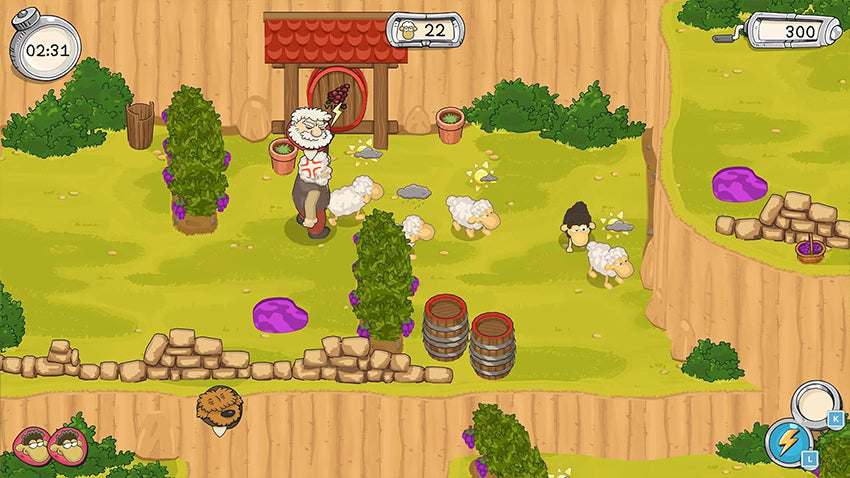850x478 pixels.
Task: Activate the lightning bolt ability
Action: (787, 442)
